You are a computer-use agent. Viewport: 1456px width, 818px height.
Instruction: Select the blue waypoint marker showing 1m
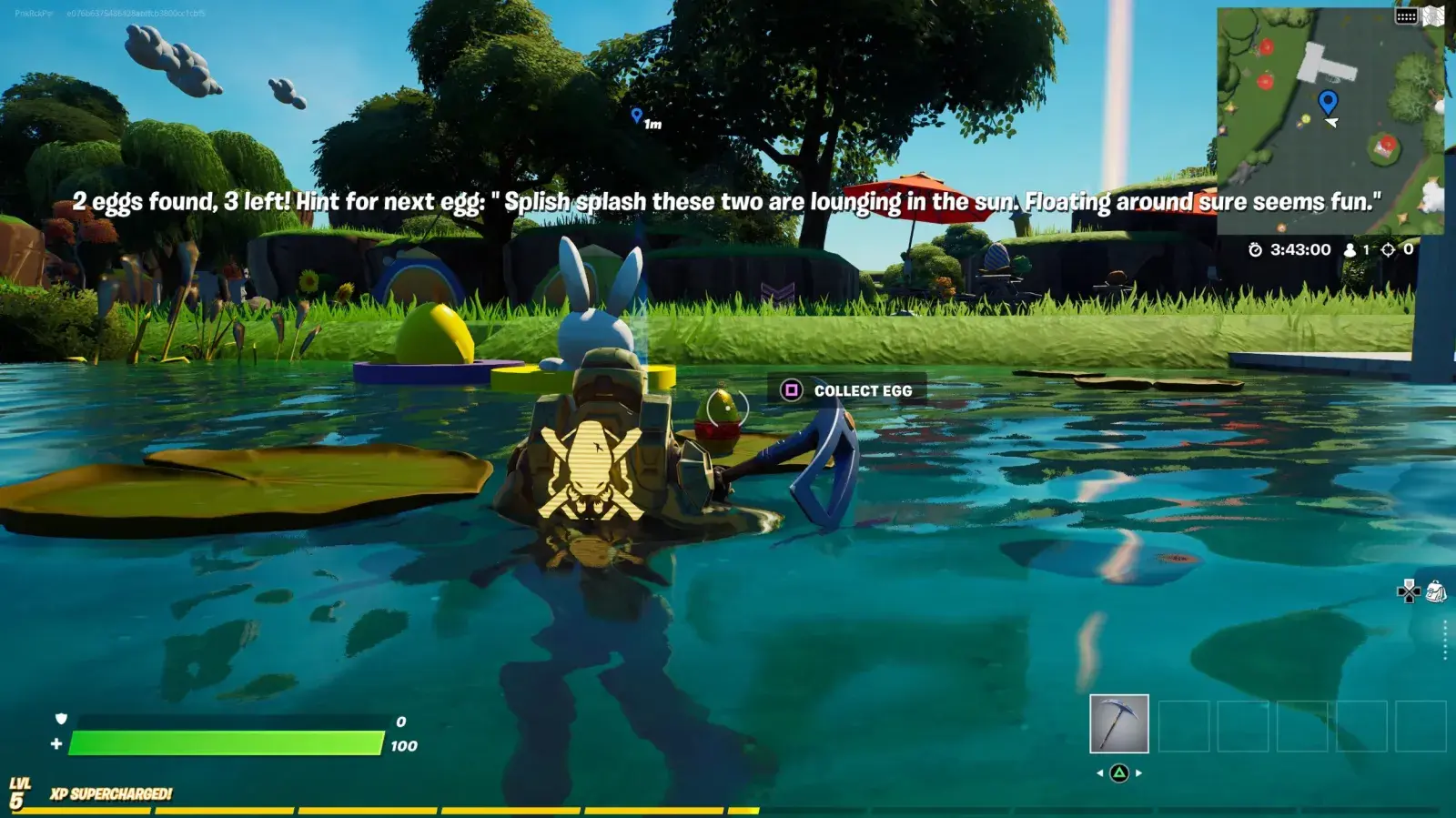(637, 116)
